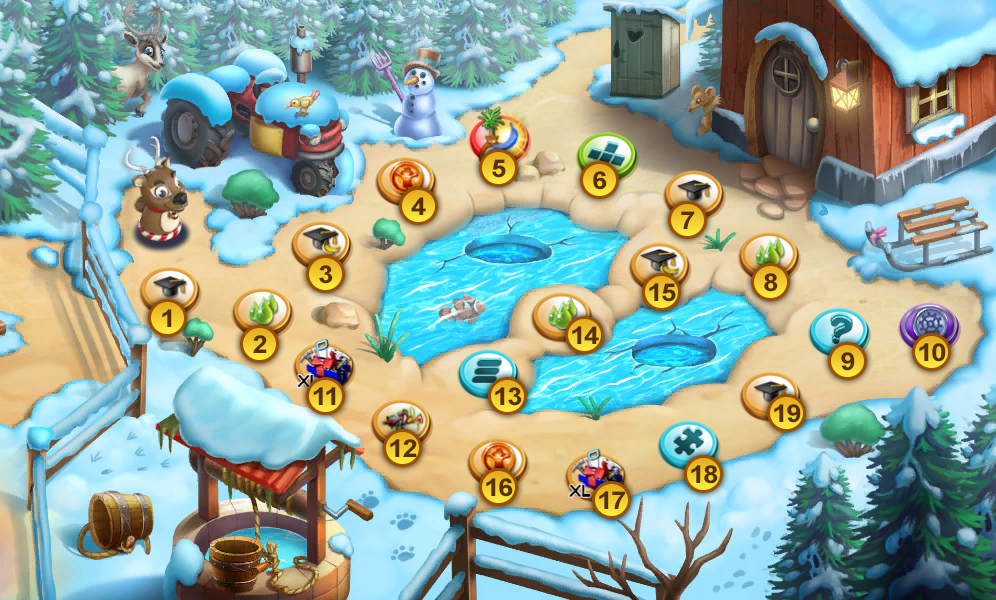The width and height of the screenshot is (996, 600).
Task: Open level 12 node
Action: coord(401,422)
